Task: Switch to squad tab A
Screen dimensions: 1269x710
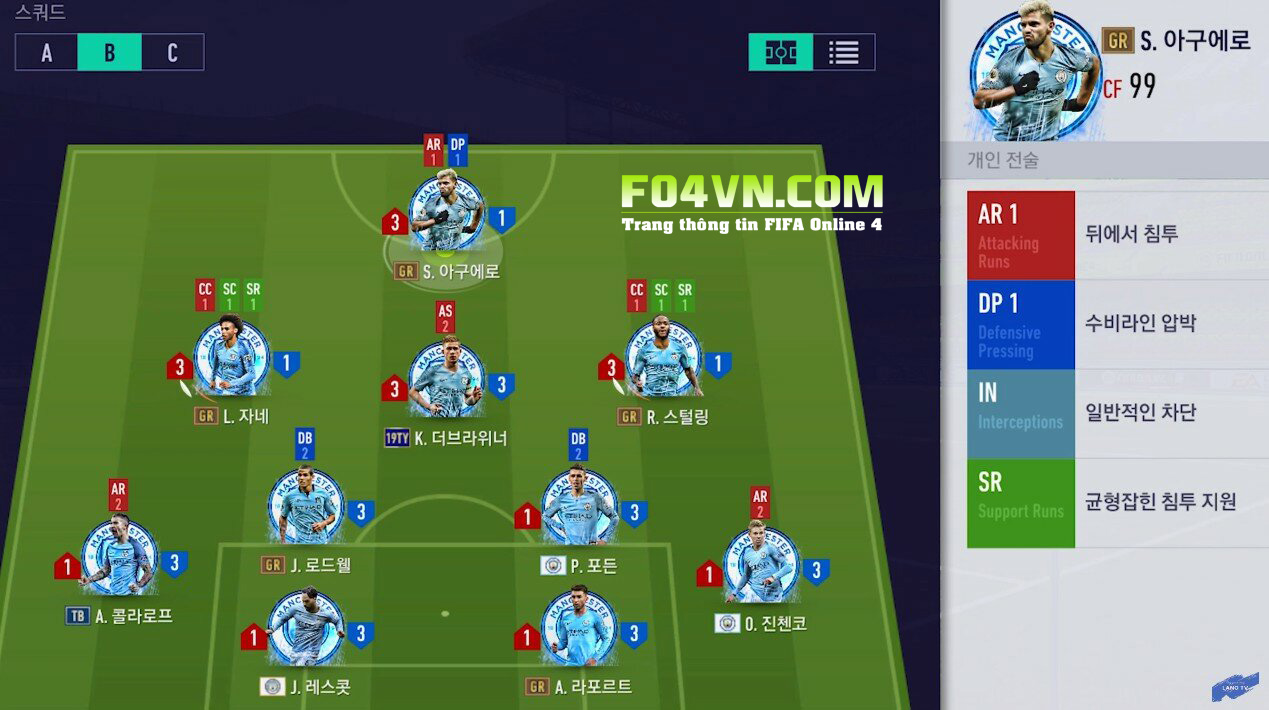Action: click(46, 53)
